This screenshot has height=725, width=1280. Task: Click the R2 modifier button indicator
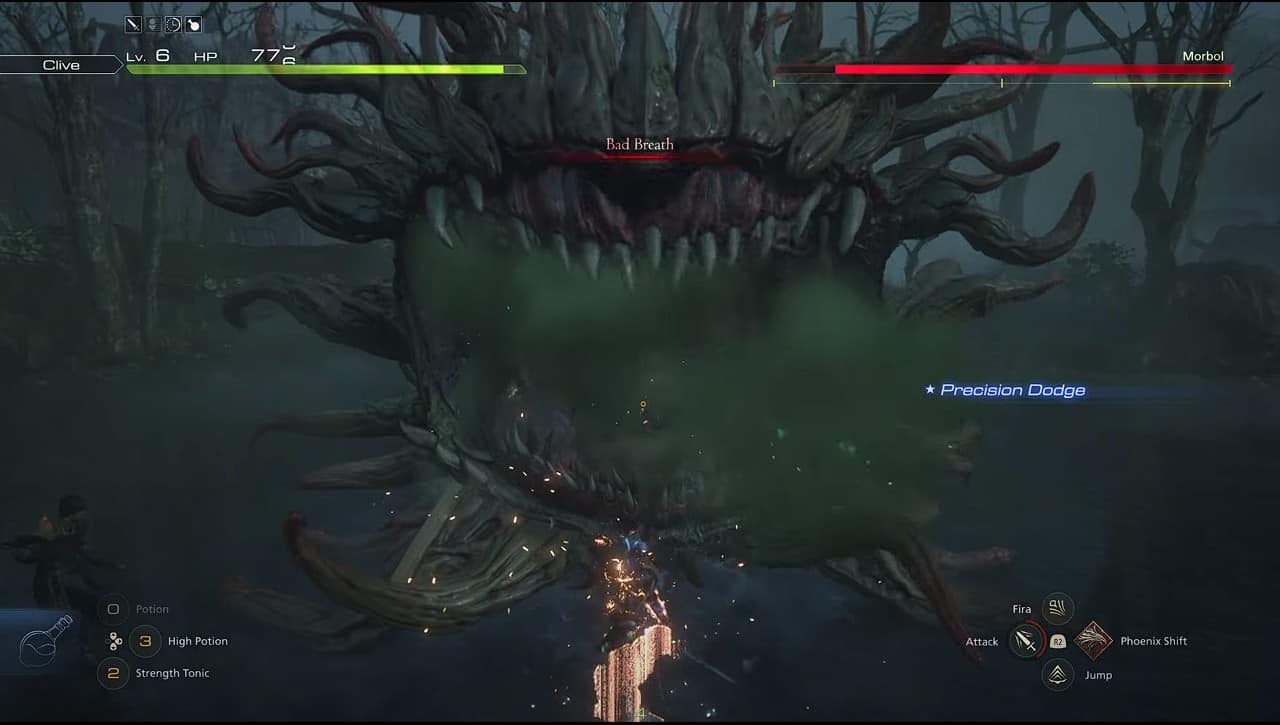click(1058, 641)
